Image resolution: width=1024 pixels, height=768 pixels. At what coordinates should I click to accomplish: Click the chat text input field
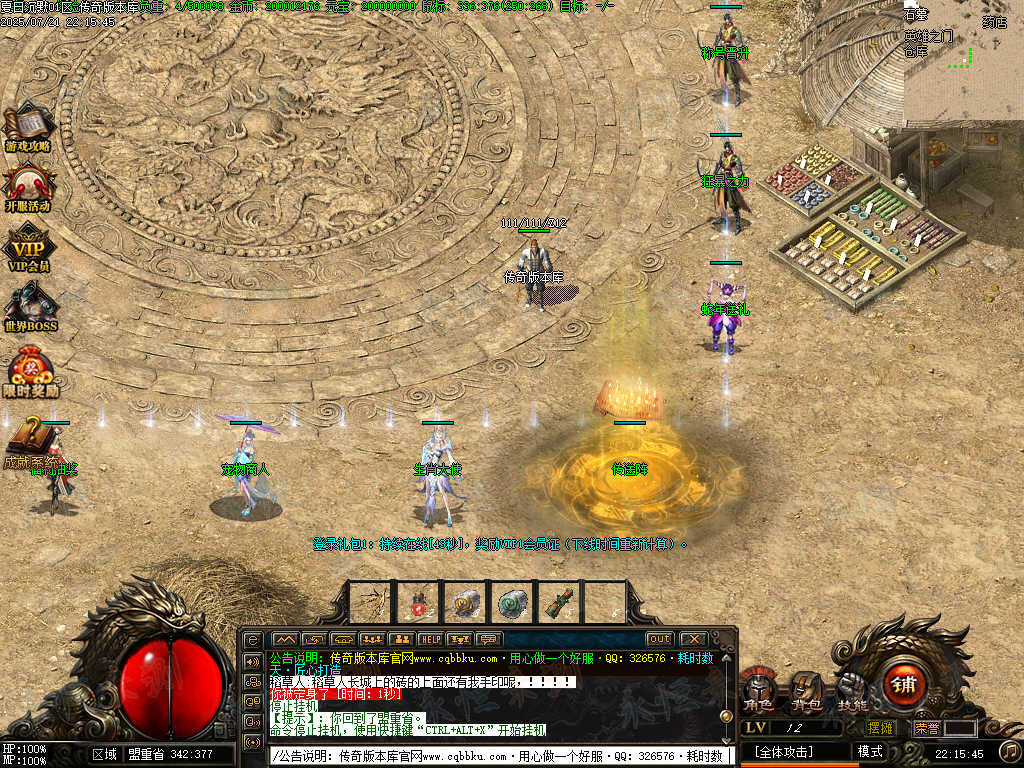tap(500, 756)
